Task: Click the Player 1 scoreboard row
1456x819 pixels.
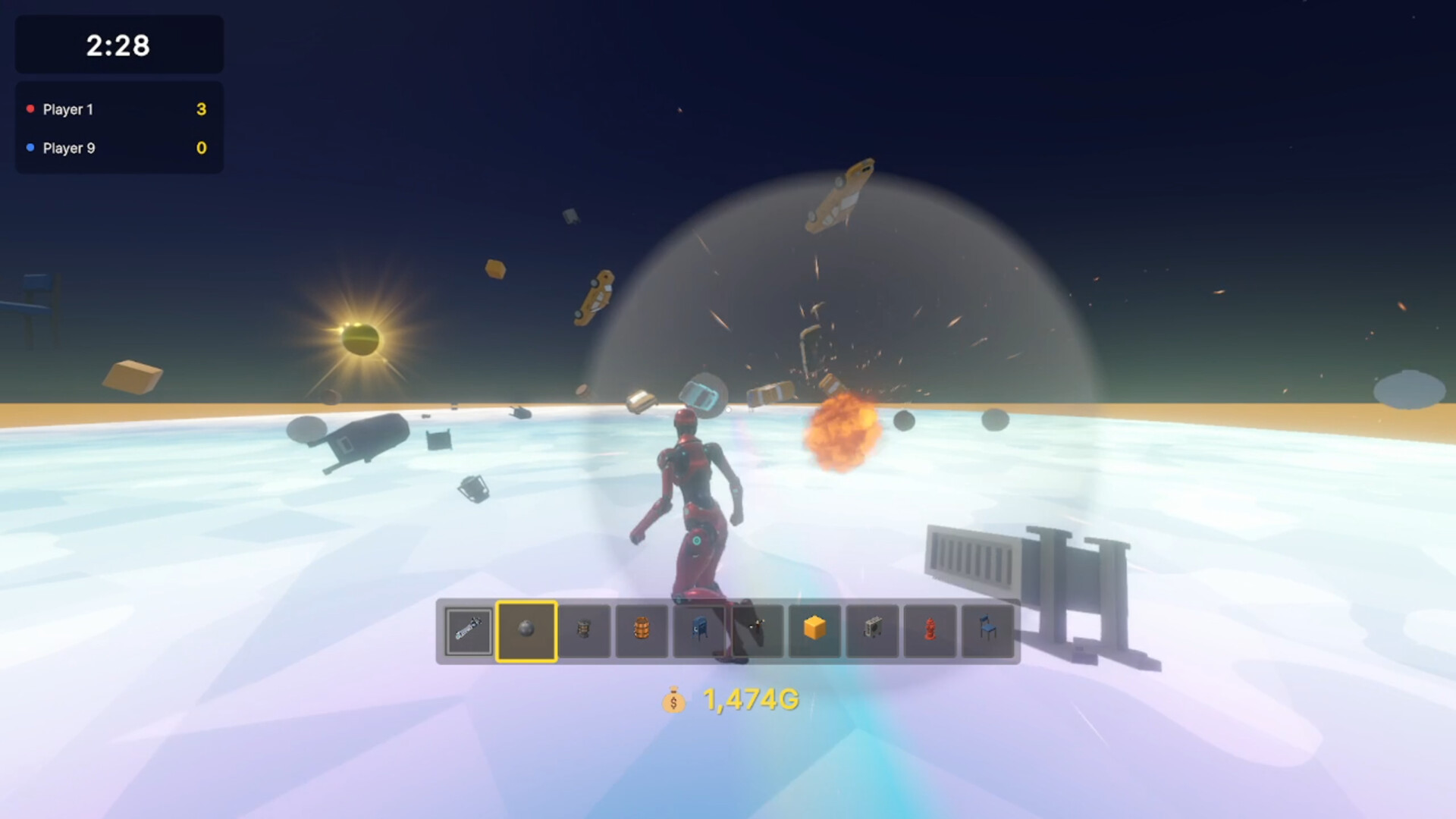Action: [118, 109]
